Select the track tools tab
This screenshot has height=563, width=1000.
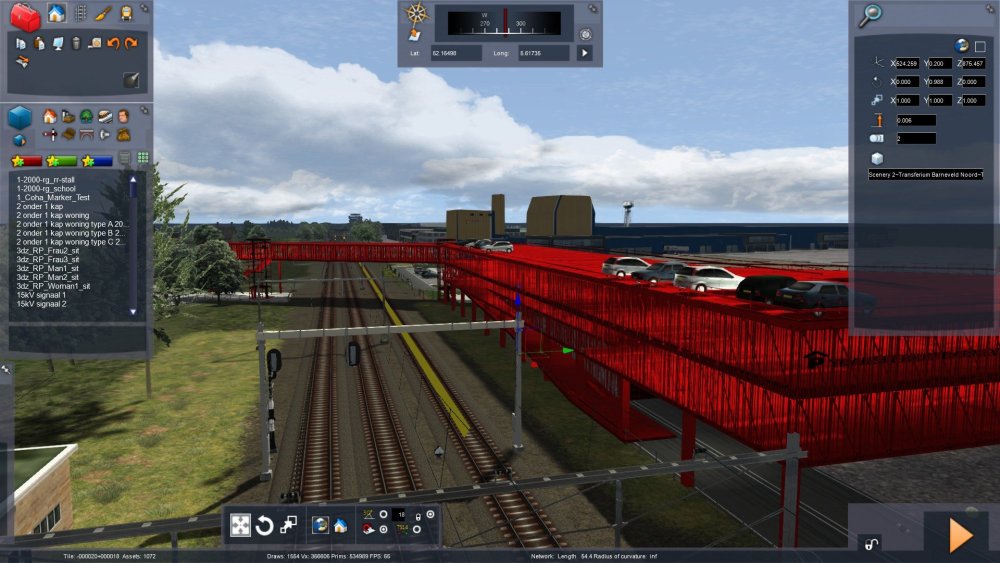pos(81,14)
